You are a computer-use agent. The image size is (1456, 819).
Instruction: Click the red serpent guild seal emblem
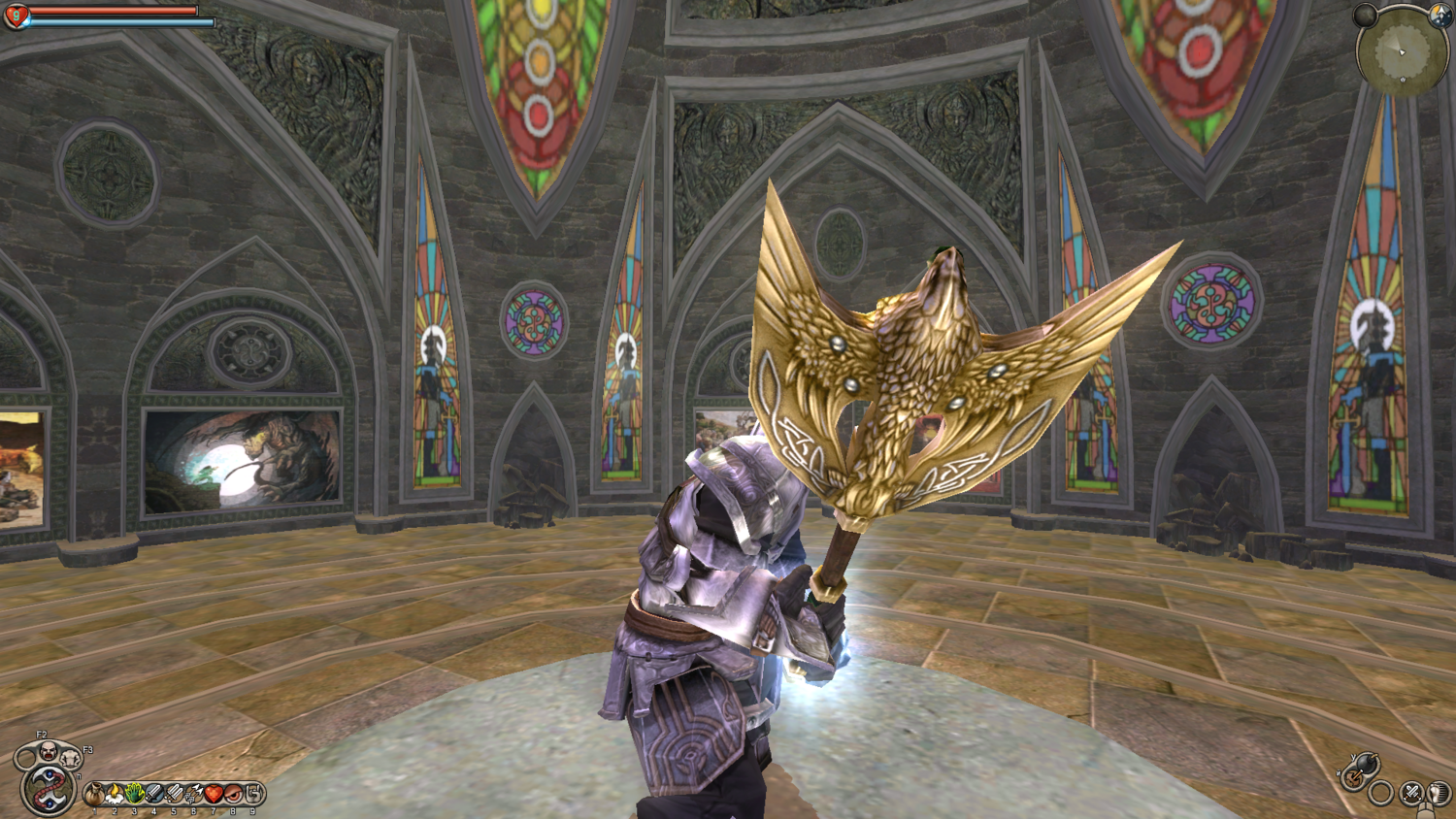click(x=48, y=788)
